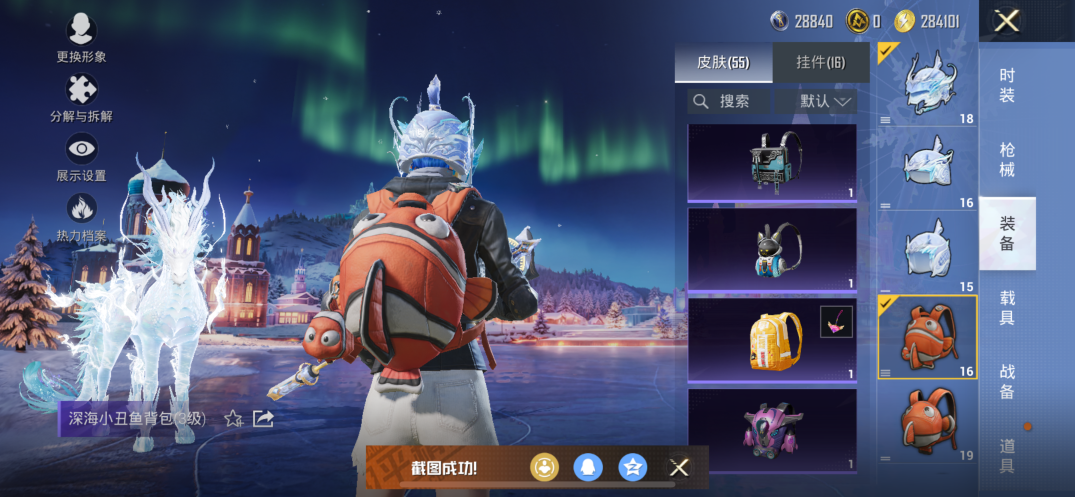
Task: Click the 搜索 search field
Action: click(x=728, y=101)
